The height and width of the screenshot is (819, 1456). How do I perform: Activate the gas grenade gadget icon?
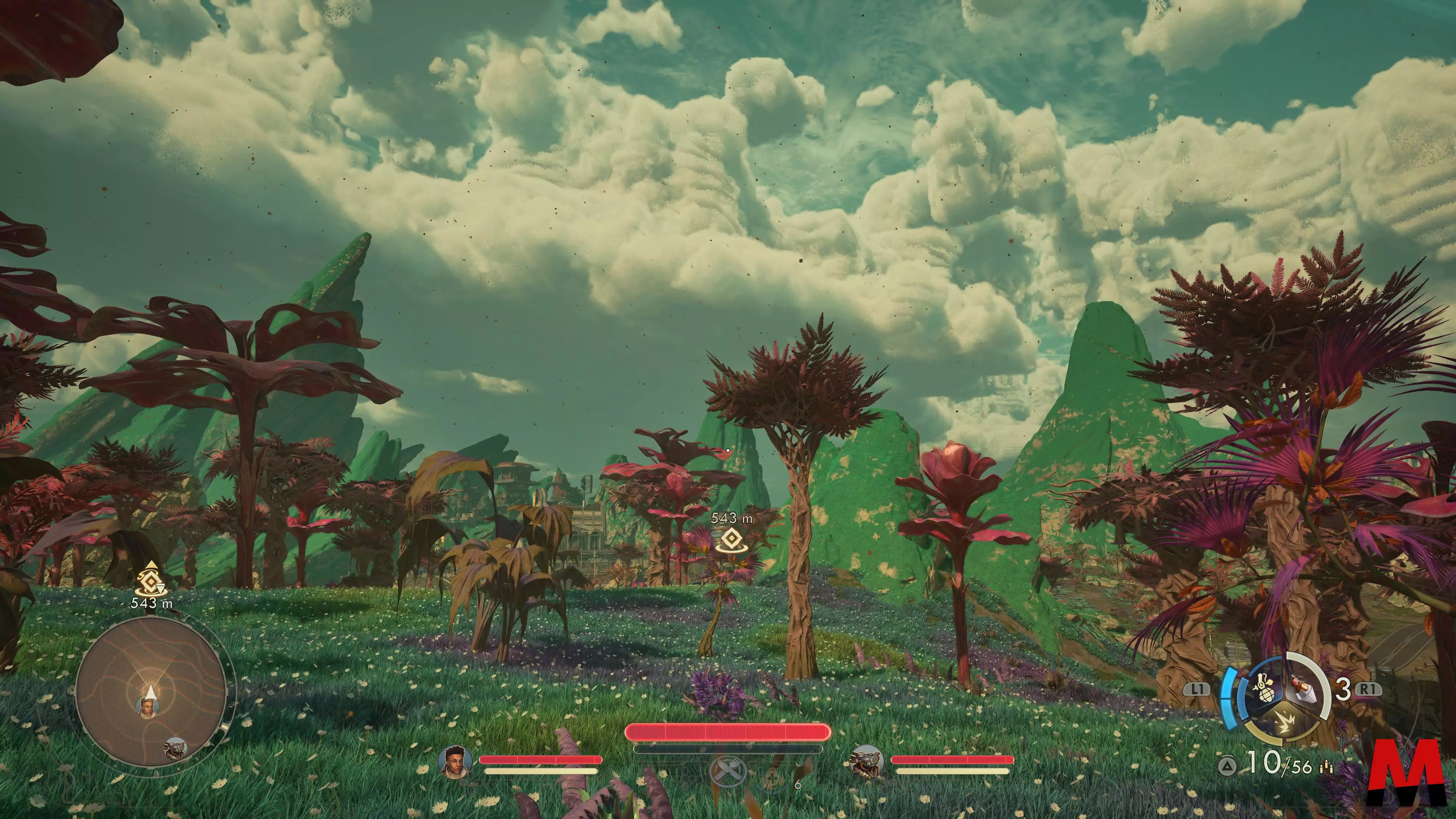click(1265, 691)
